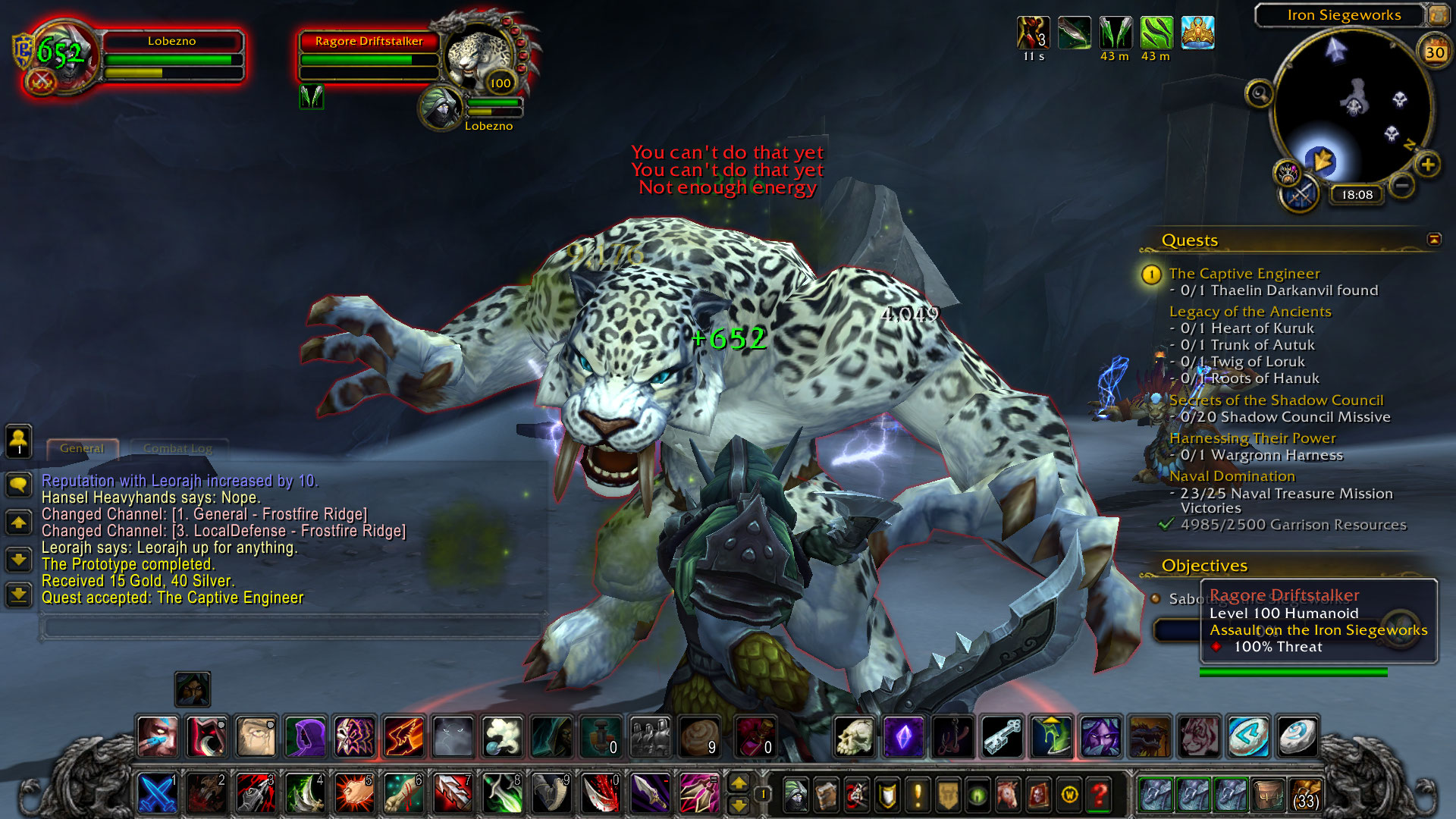Activate the white smoke cloud ability
The width and height of the screenshot is (1456, 819).
click(501, 736)
